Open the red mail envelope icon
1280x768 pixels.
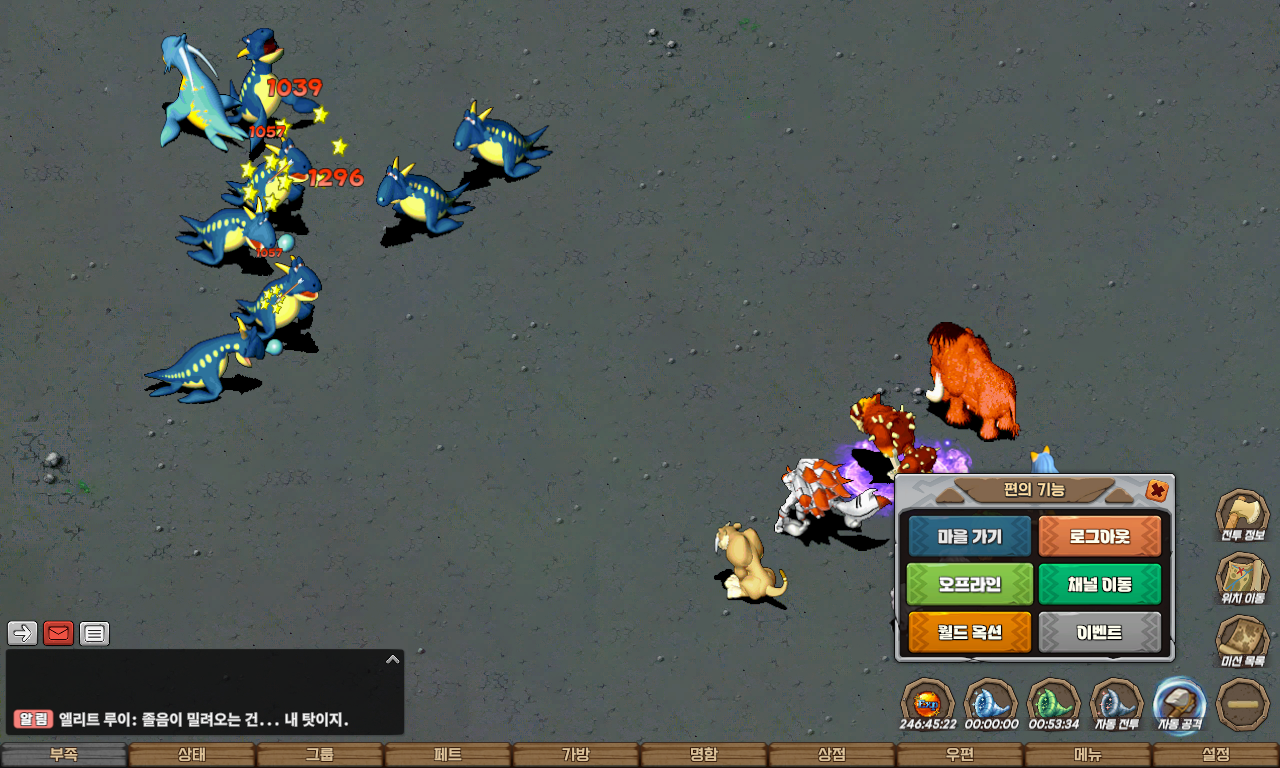coord(58,633)
